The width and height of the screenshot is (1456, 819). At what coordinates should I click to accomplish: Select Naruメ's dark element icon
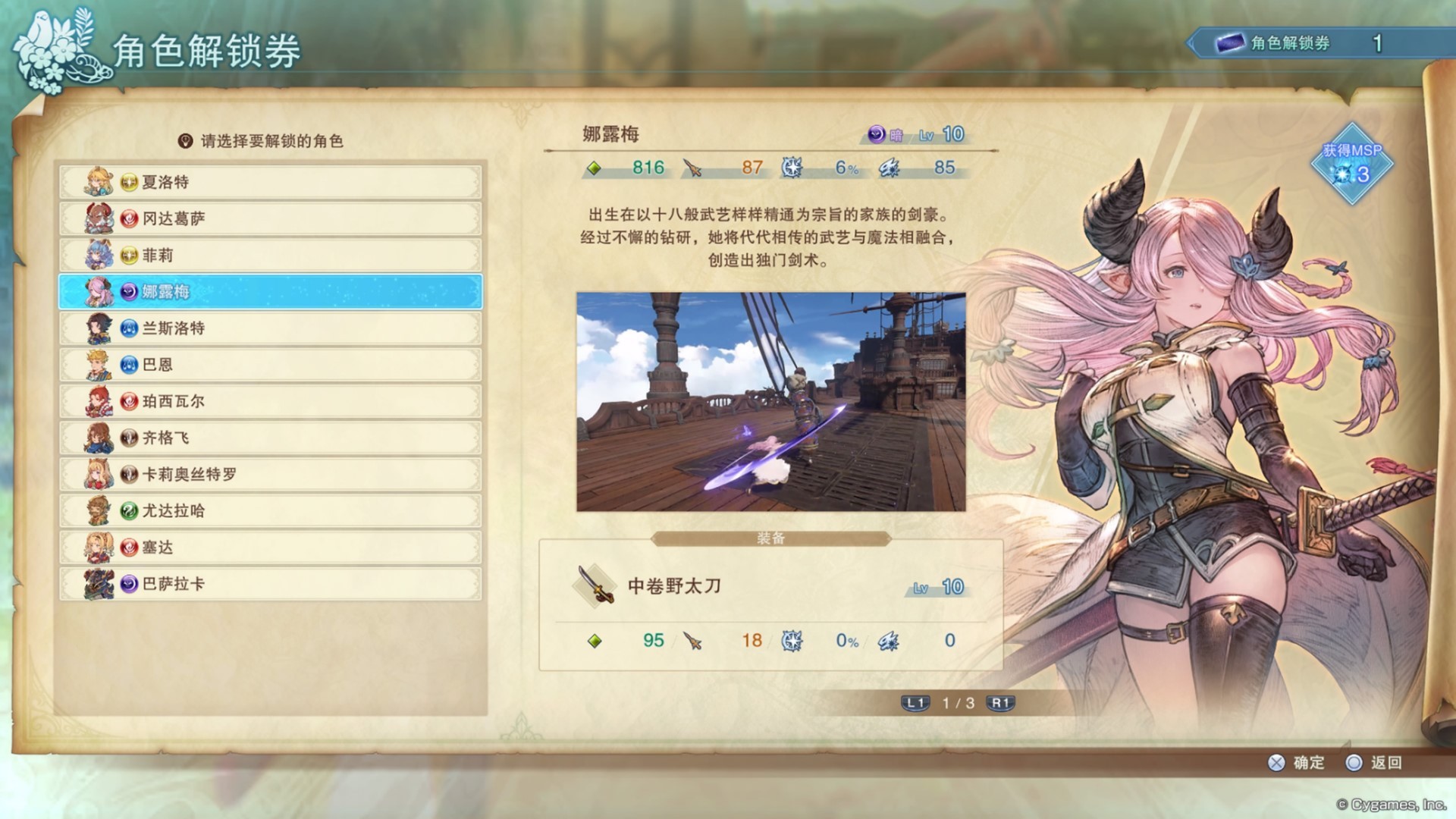point(876,135)
